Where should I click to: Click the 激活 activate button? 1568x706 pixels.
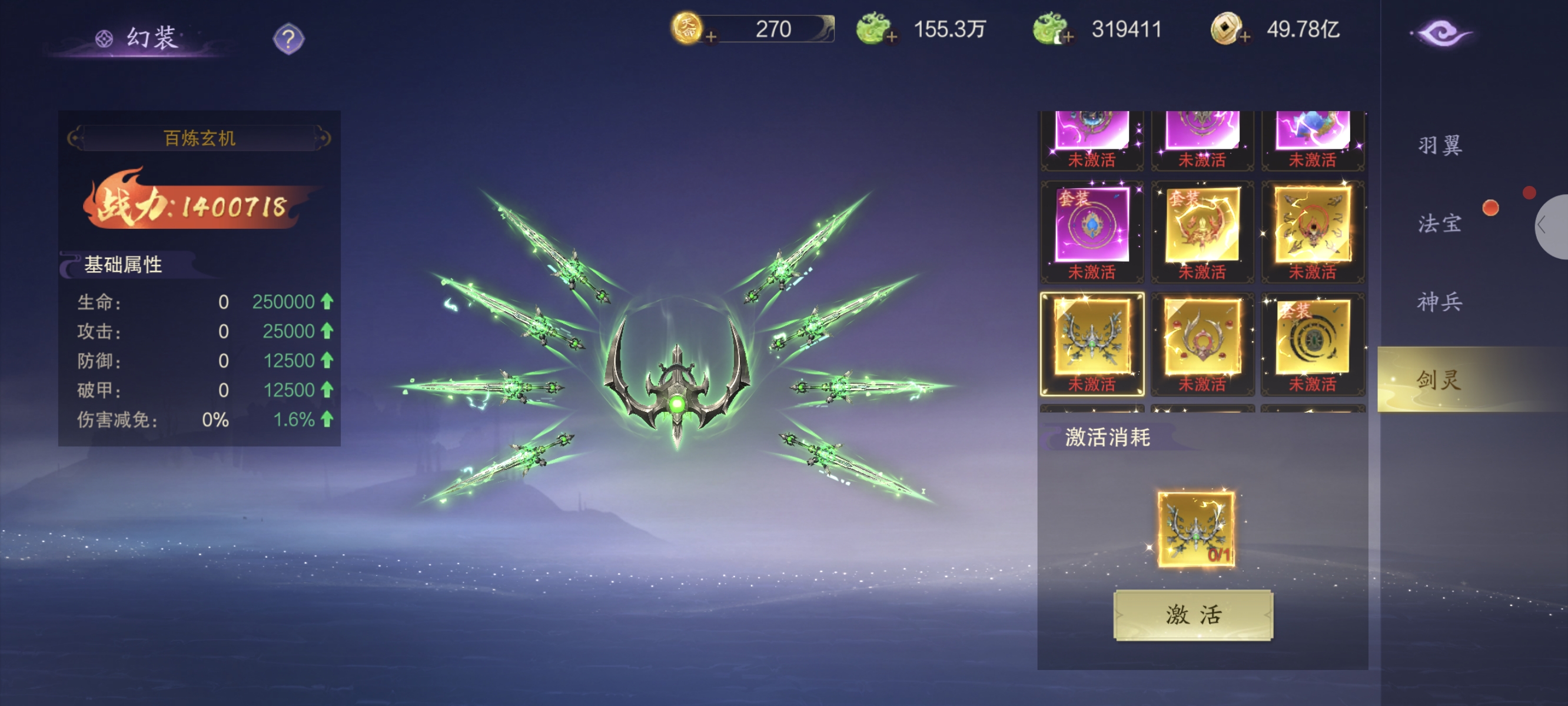tap(1192, 615)
